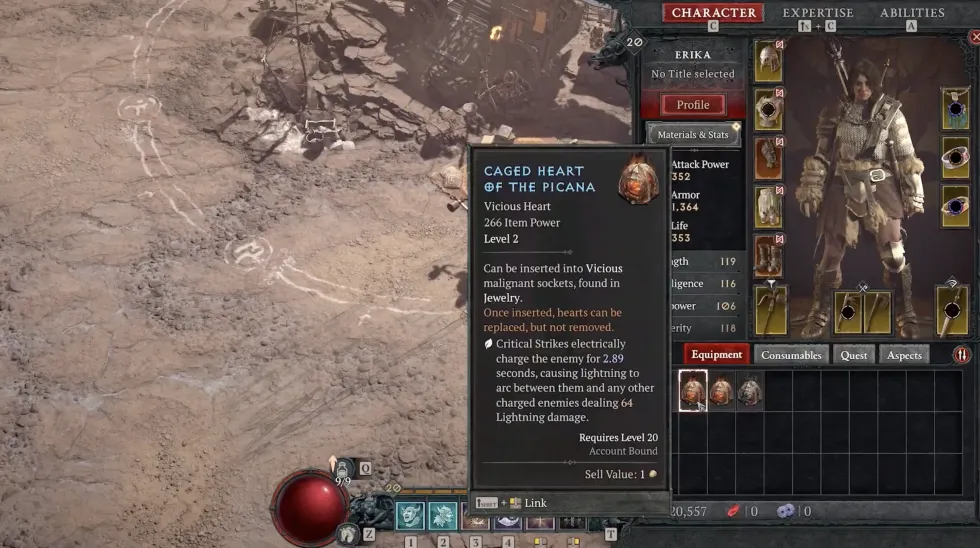This screenshot has width=980, height=548.
Task: Open the Aspects inventory tab
Action: pyautogui.click(x=905, y=355)
